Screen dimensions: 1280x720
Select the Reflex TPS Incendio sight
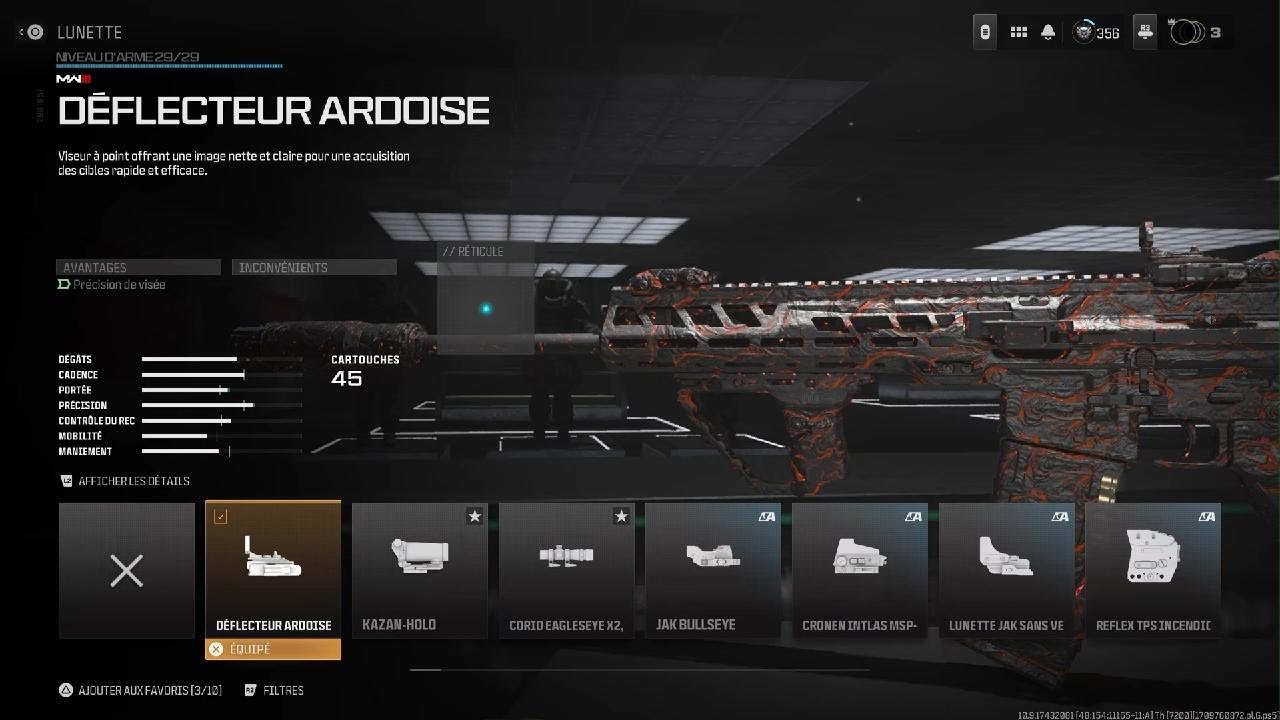coord(1153,570)
